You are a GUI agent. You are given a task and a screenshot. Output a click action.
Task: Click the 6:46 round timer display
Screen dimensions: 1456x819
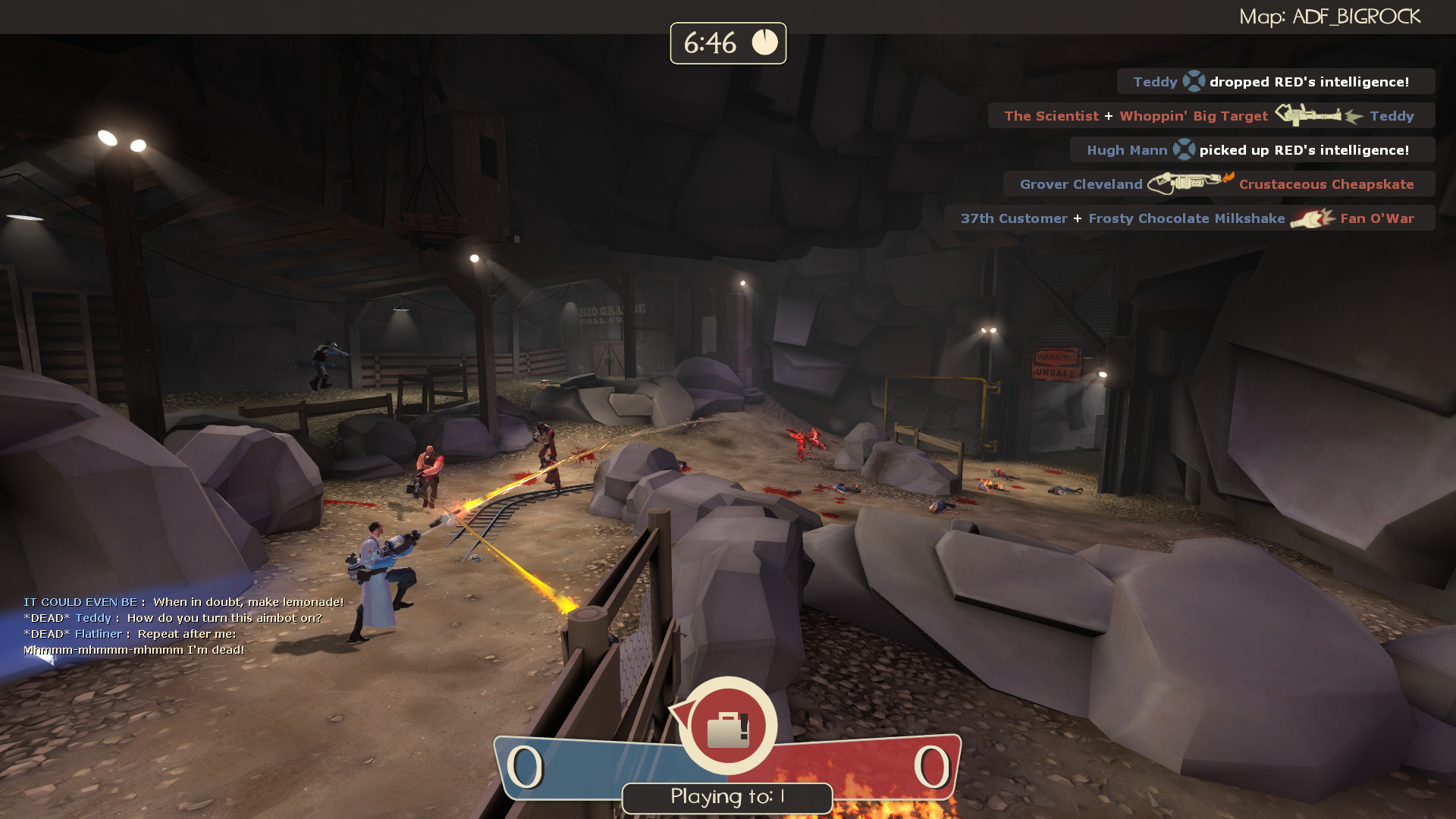pyautogui.click(x=711, y=43)
